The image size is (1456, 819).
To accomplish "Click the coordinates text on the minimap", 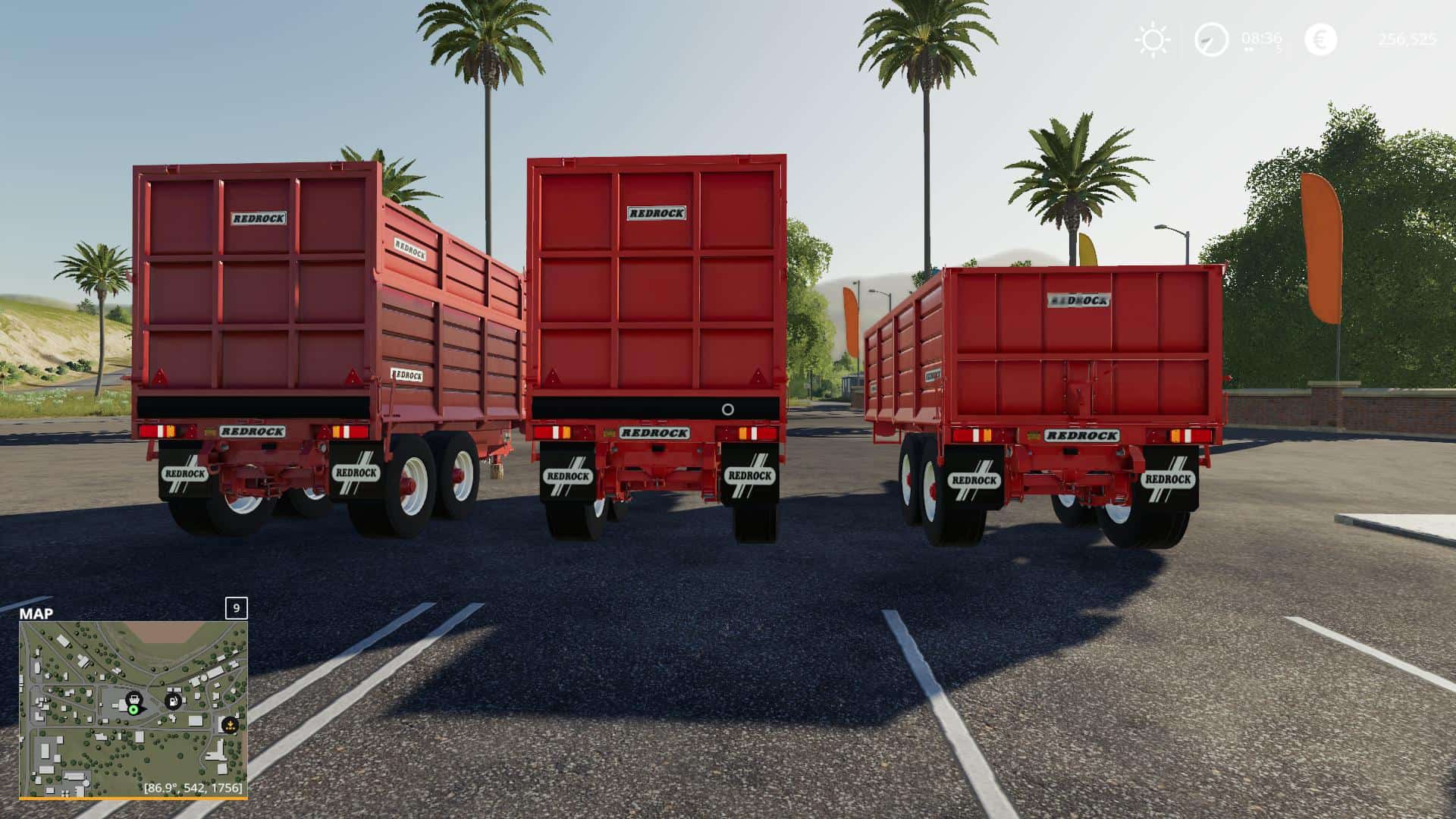I will [x=193, y=788].
